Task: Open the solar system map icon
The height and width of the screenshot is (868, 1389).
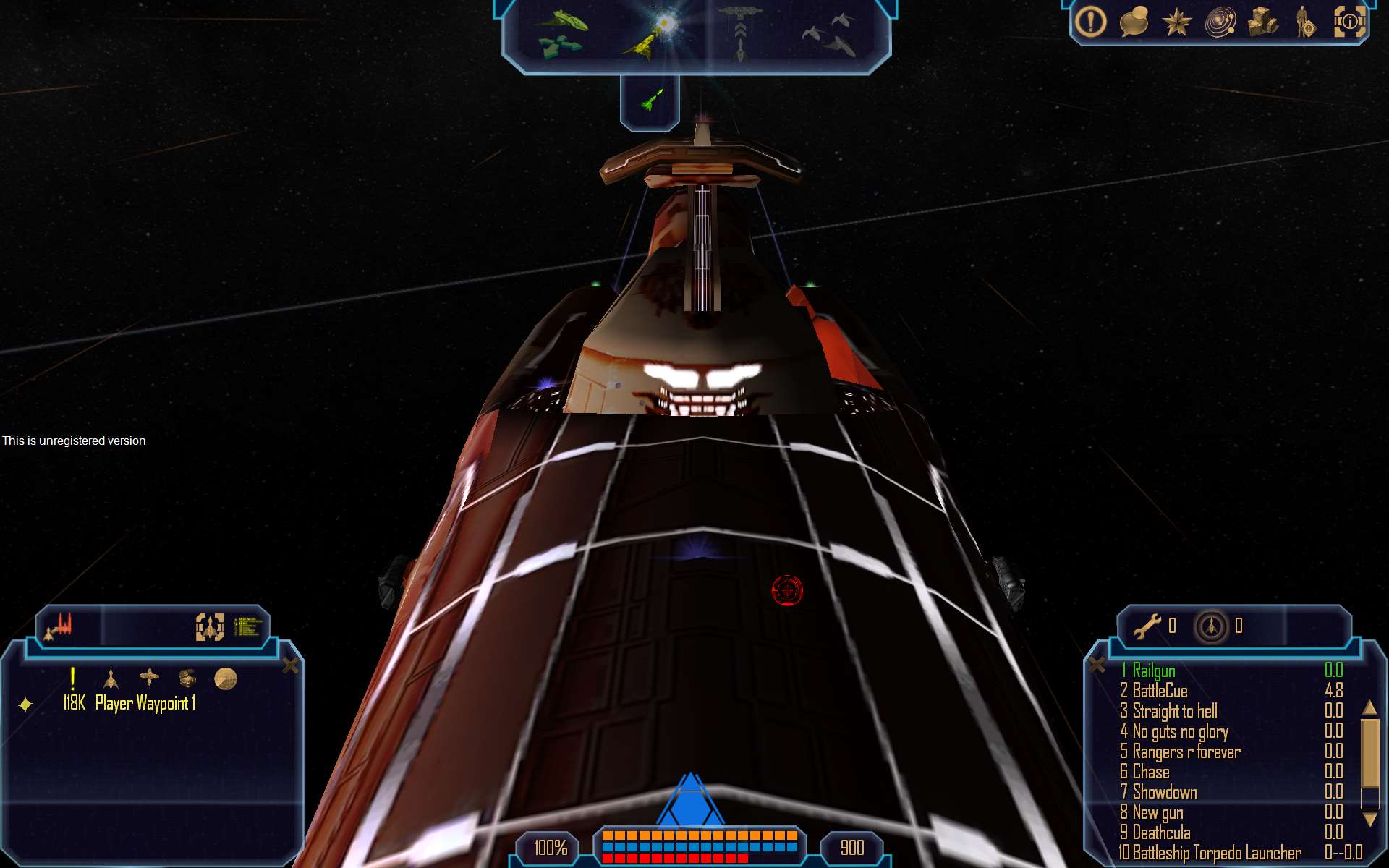Action: click(x=1220, y=22)
